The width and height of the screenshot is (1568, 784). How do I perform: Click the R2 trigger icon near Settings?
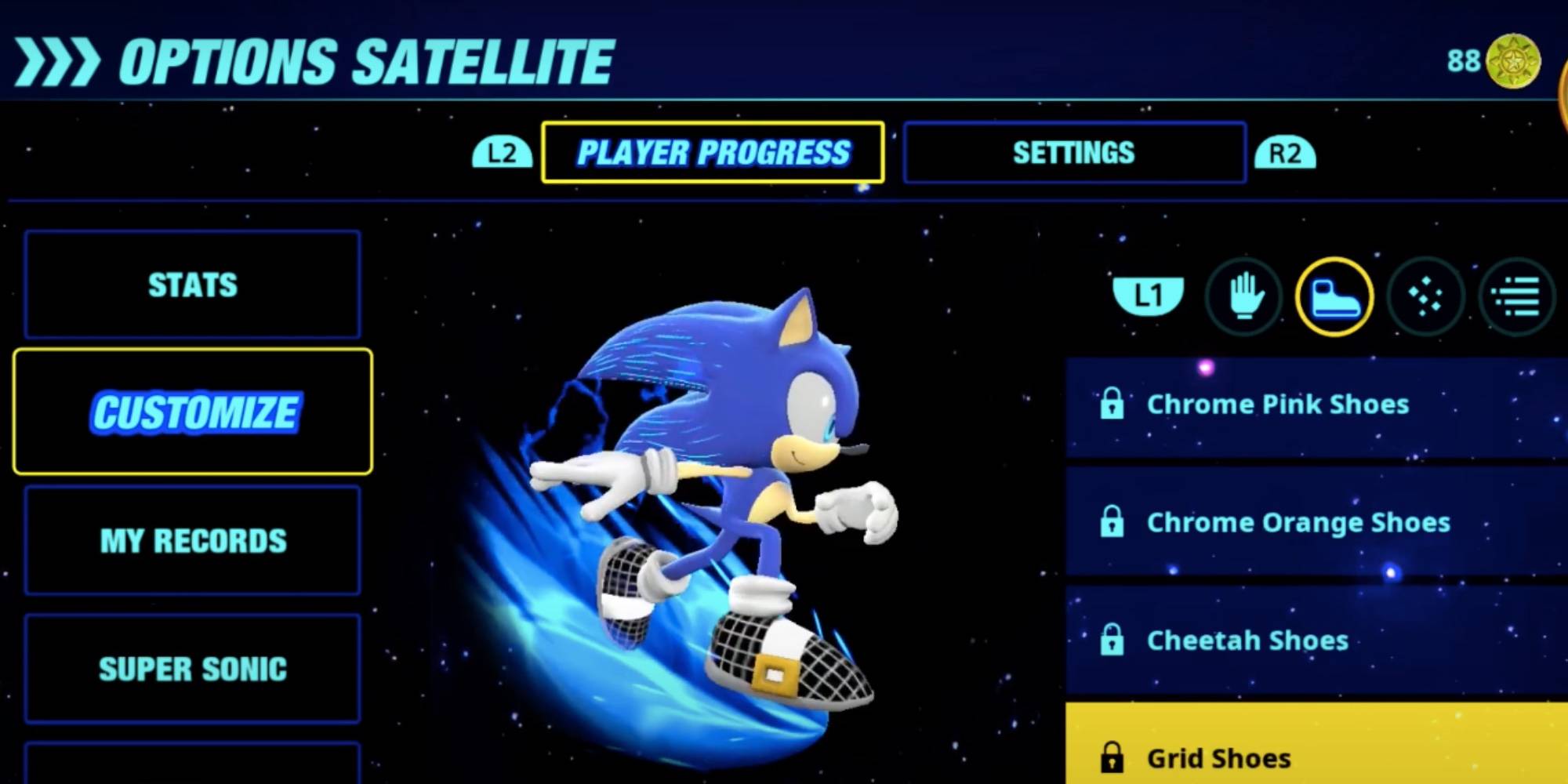[1286, 153]
